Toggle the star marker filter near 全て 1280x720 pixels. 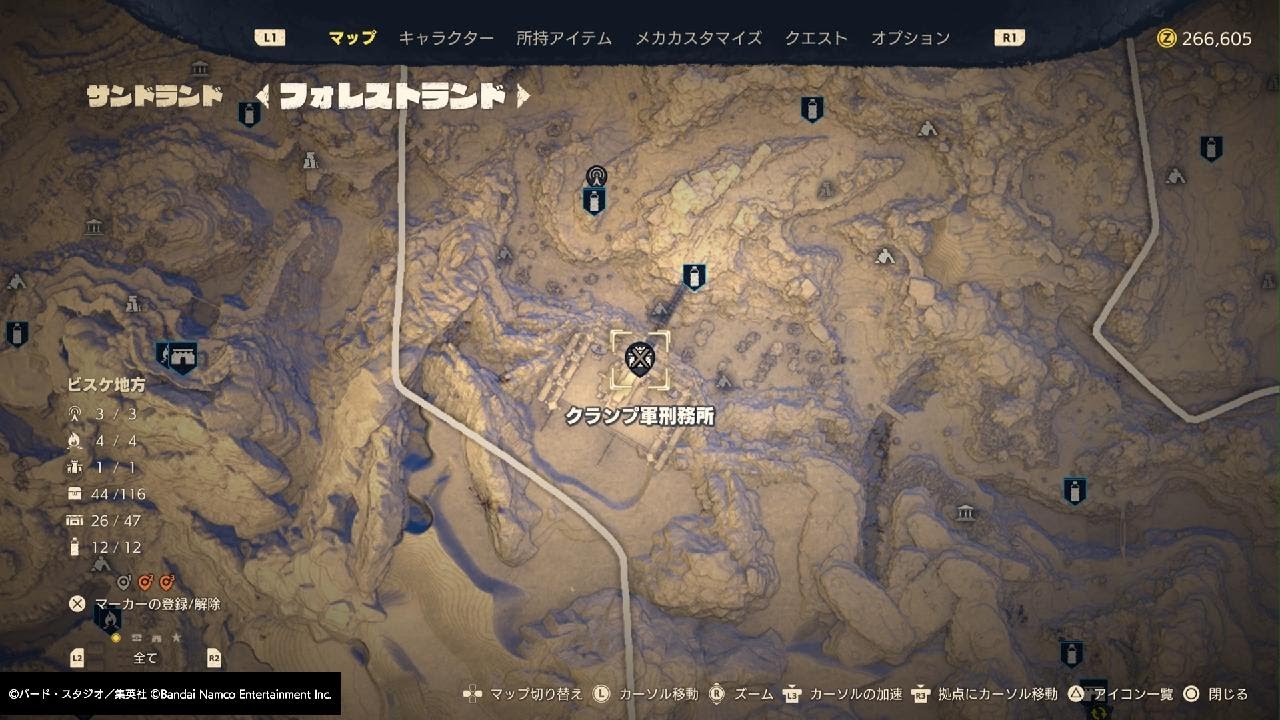click(x=177, y=637)
